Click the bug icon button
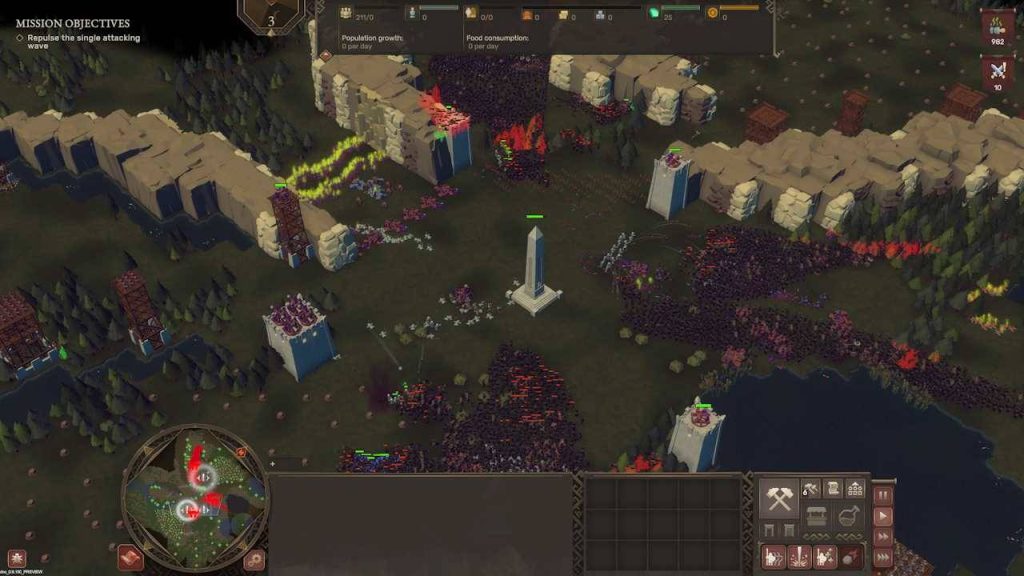This screenshot has height=576, width=1024. coord(16,558)
